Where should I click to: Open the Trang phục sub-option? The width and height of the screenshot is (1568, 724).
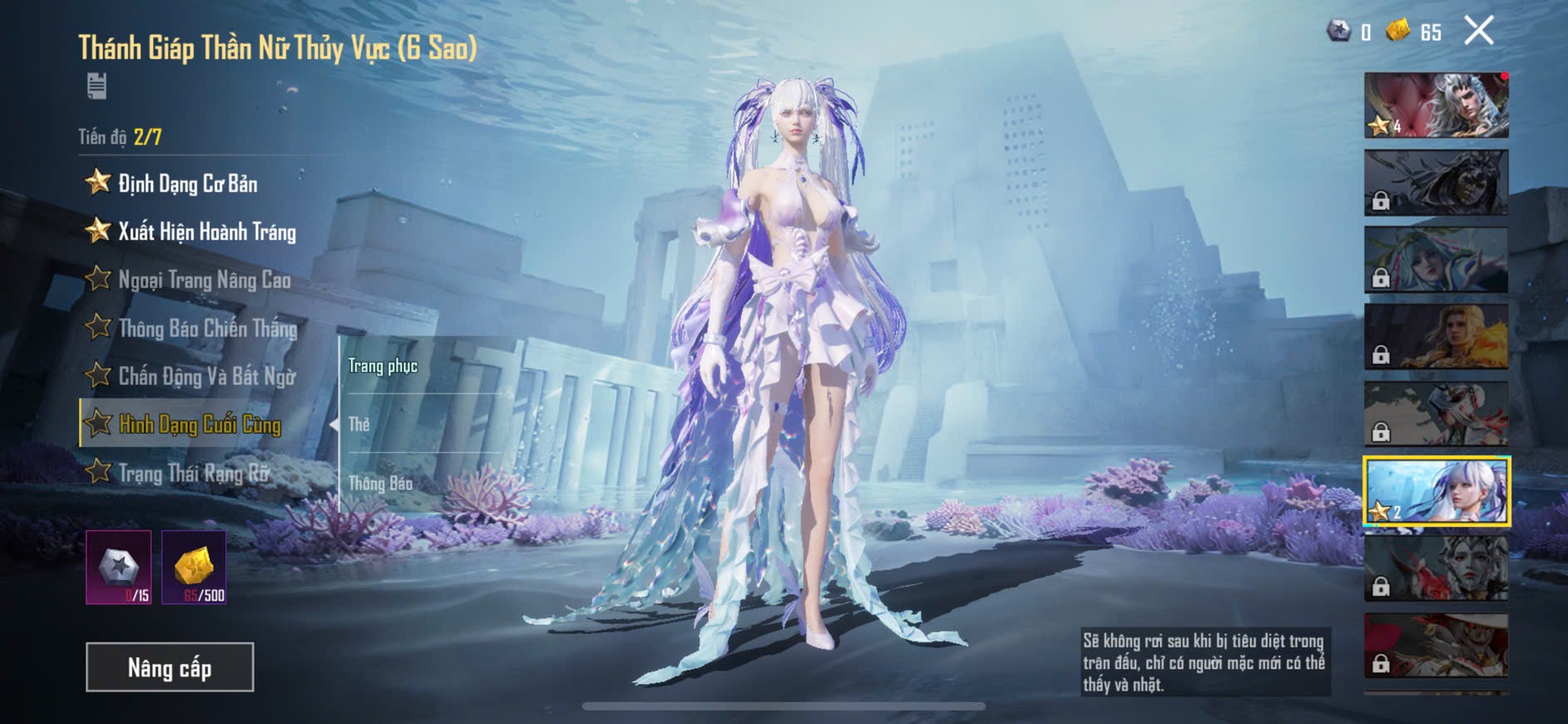tap(383, 366)
